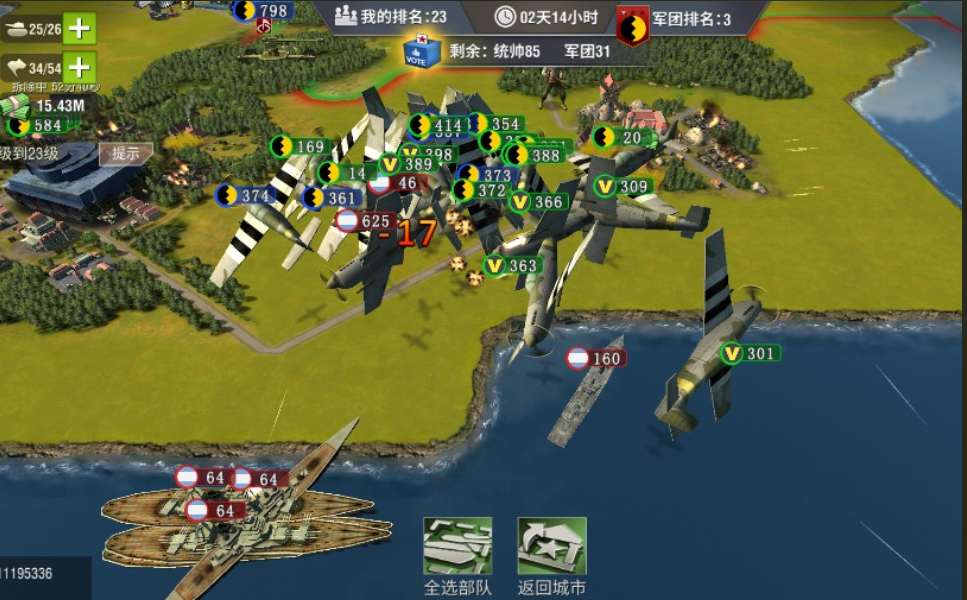Image resolution: width=967 pixels, height=600 pixels.
Task: Open the 15.43M cash resource display
Action: click(x=50, y=105)
